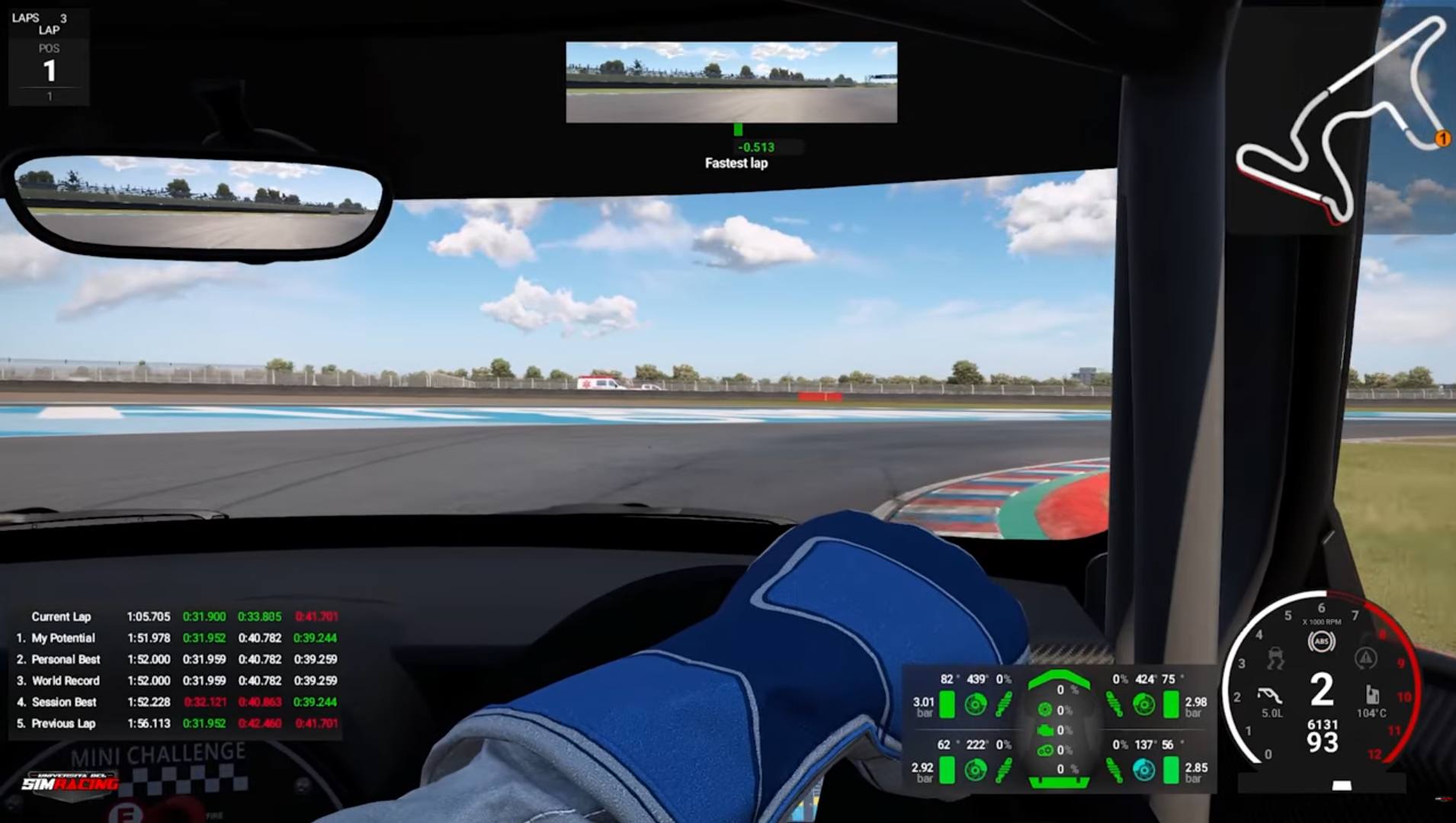Screen dimensions: 1456x823
Task: Toggle the warning triangle indicator on the tachometer
Action: coord(1365,658)
